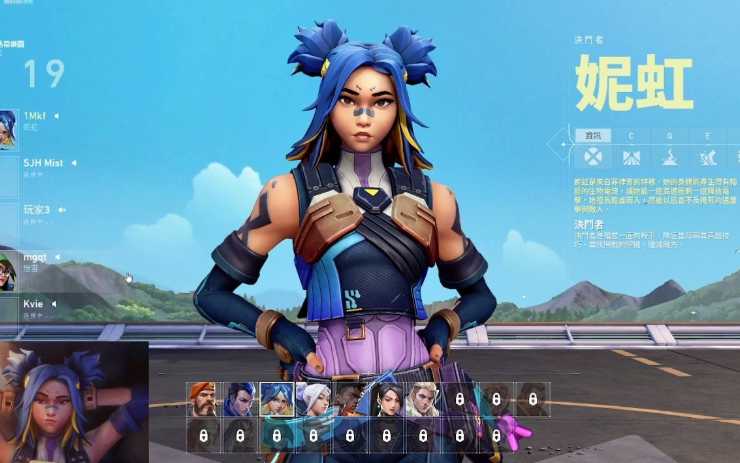
Task: View the Q ability tab
Action: 669,135
